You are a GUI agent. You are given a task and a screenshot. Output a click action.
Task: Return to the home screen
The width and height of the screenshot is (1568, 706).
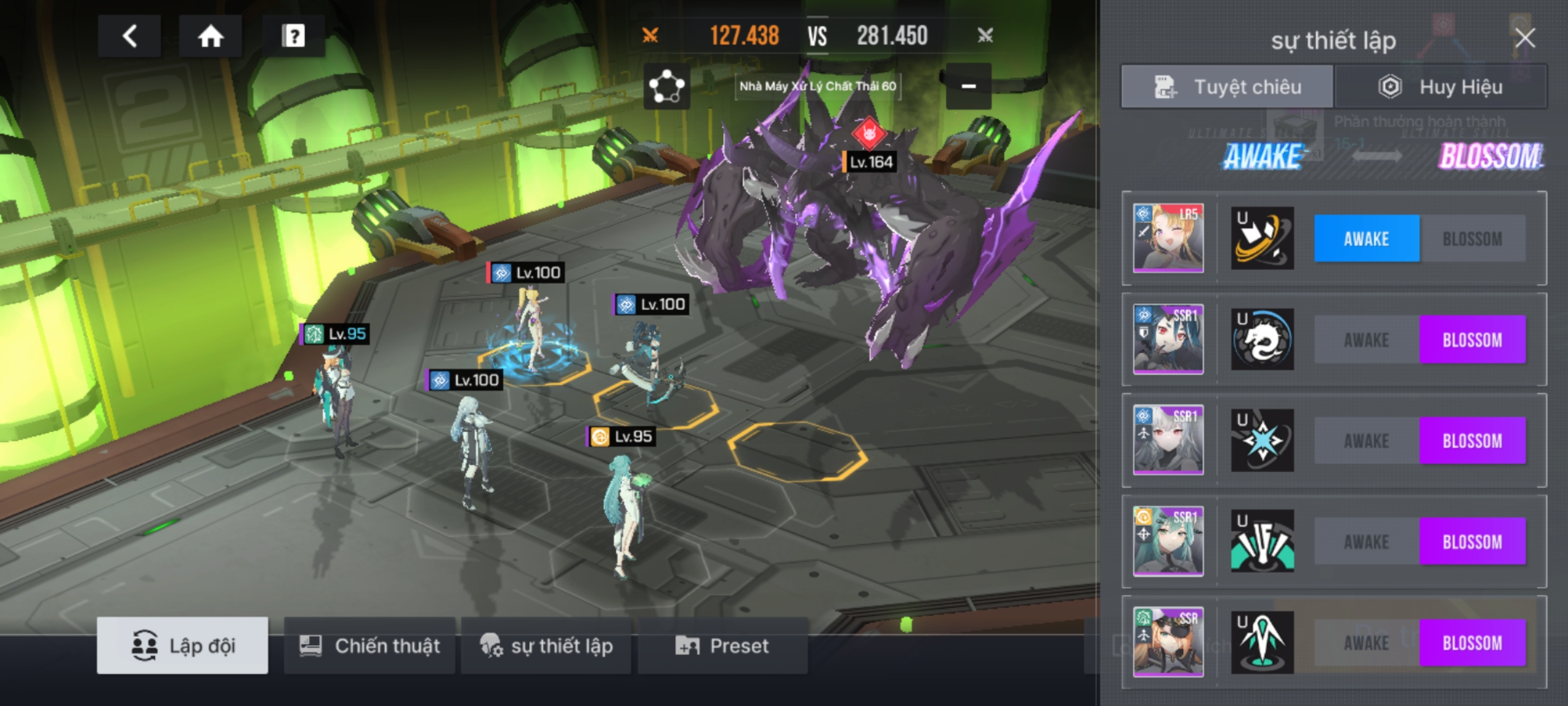(x=210, y=36)
